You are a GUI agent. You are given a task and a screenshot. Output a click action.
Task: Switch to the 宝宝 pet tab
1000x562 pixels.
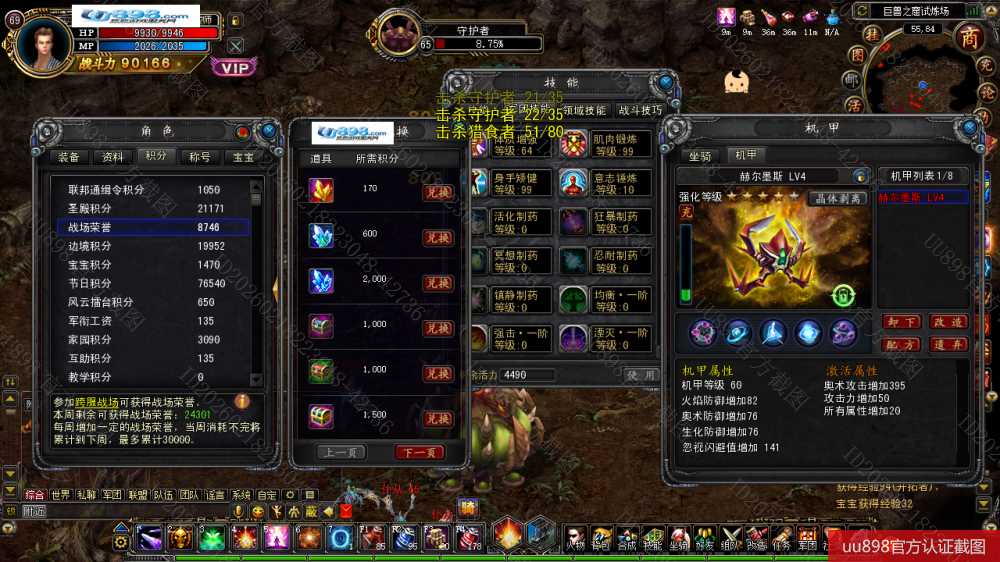coord(243,157)
